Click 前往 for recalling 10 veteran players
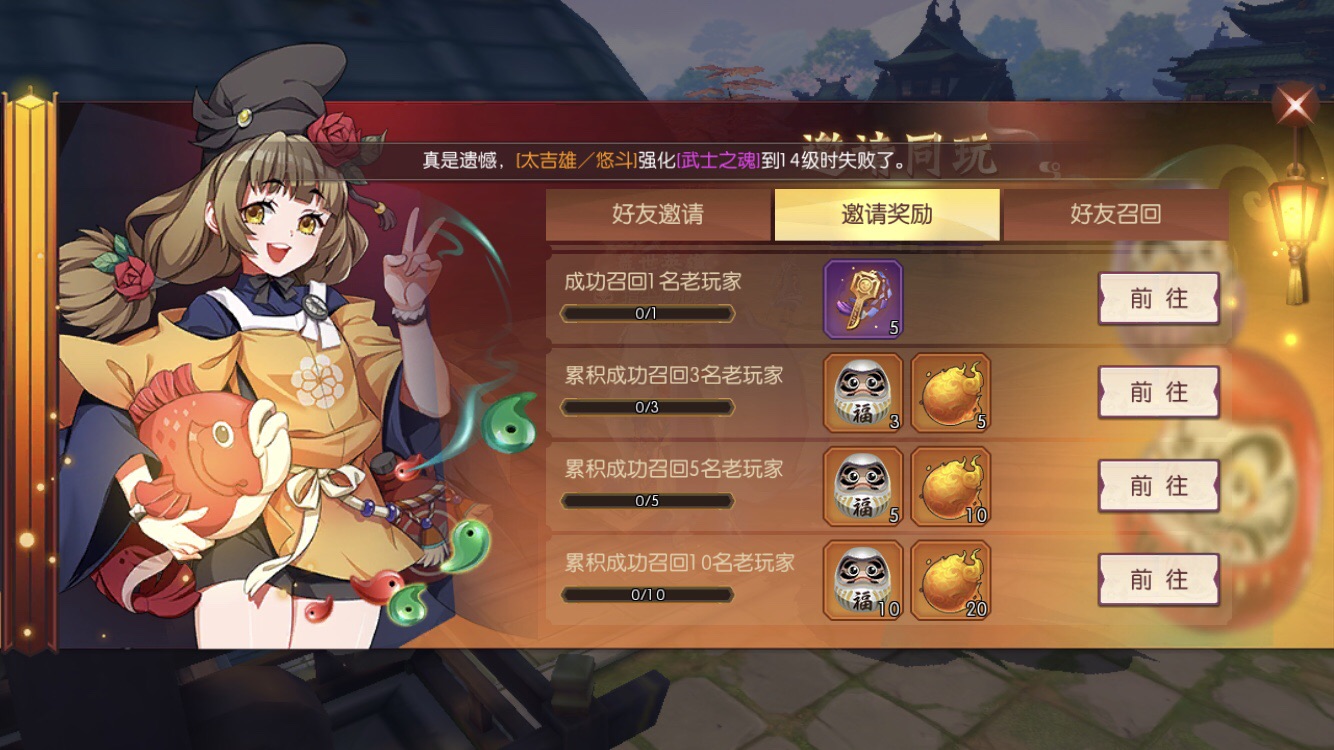The width and height of the screenshot is (1334, 750). [1158, 580]
